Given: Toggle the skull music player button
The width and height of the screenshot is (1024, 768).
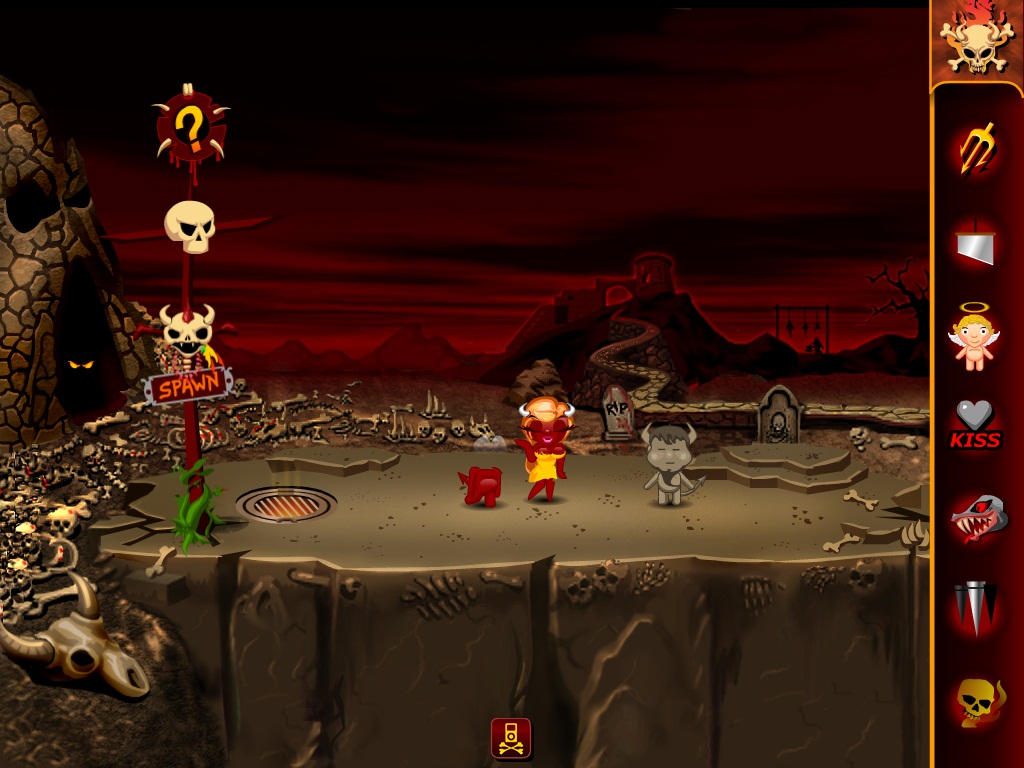Looking at the screenshot, I should click(x=511, y=738).
